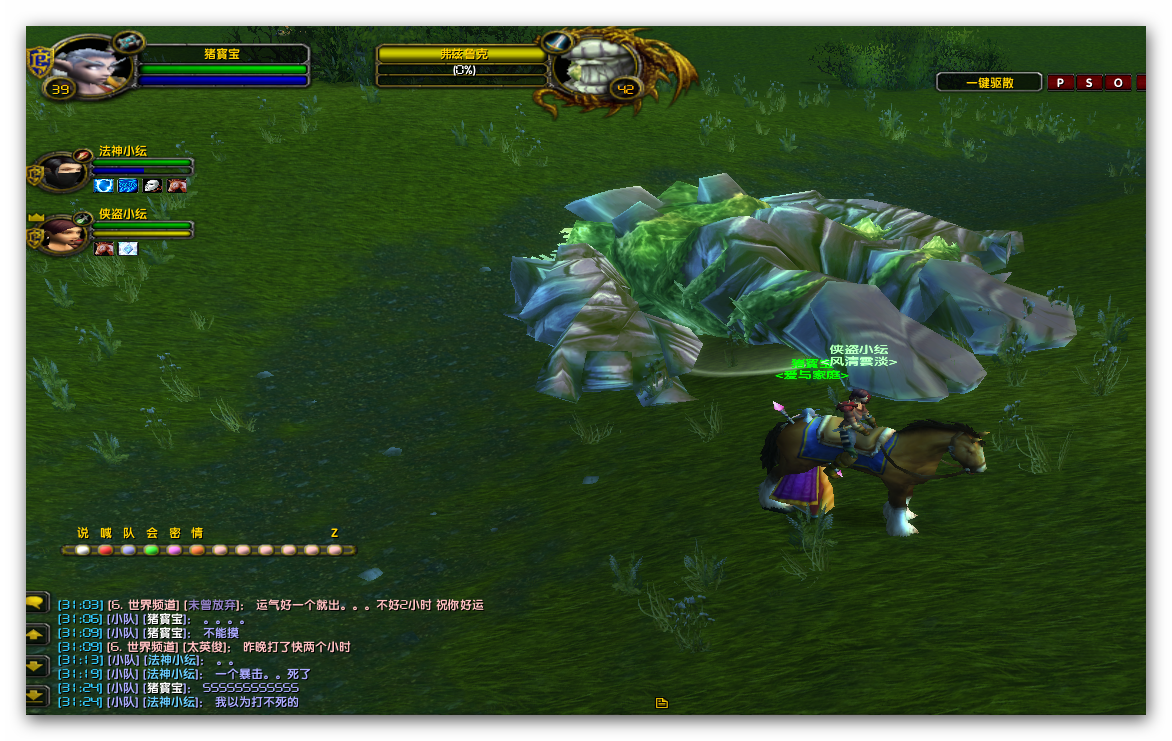Show later chat with the down arrow
Screen dimensions: 1172x741
click(x=37, y=665)
